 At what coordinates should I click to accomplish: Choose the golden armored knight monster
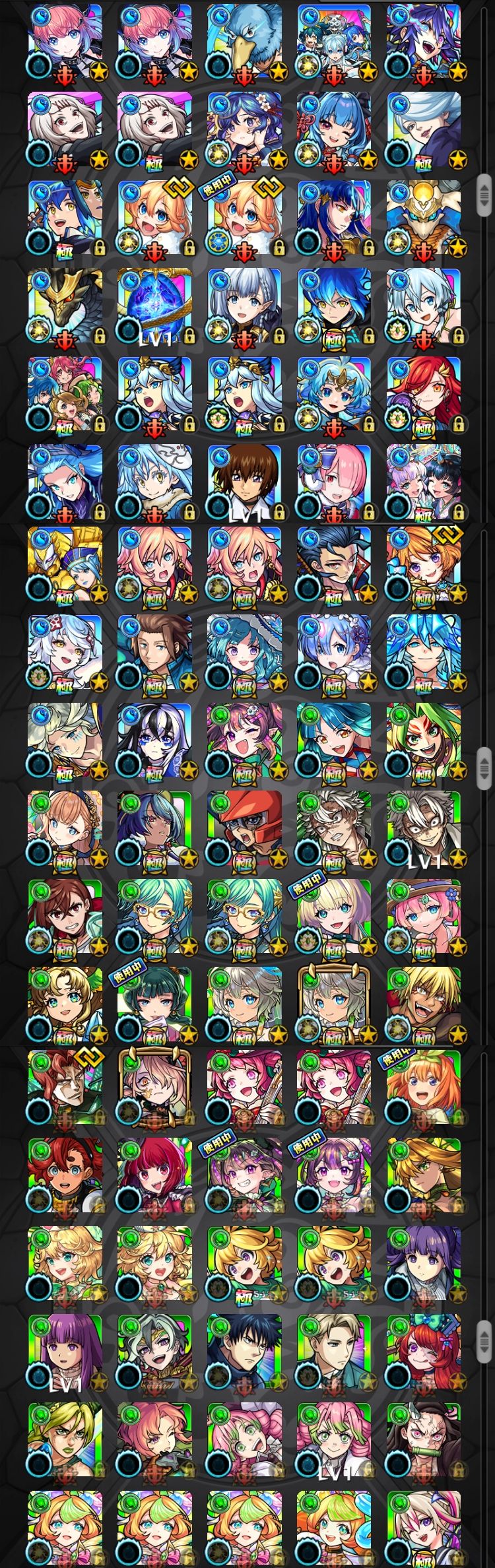(65, 565)
